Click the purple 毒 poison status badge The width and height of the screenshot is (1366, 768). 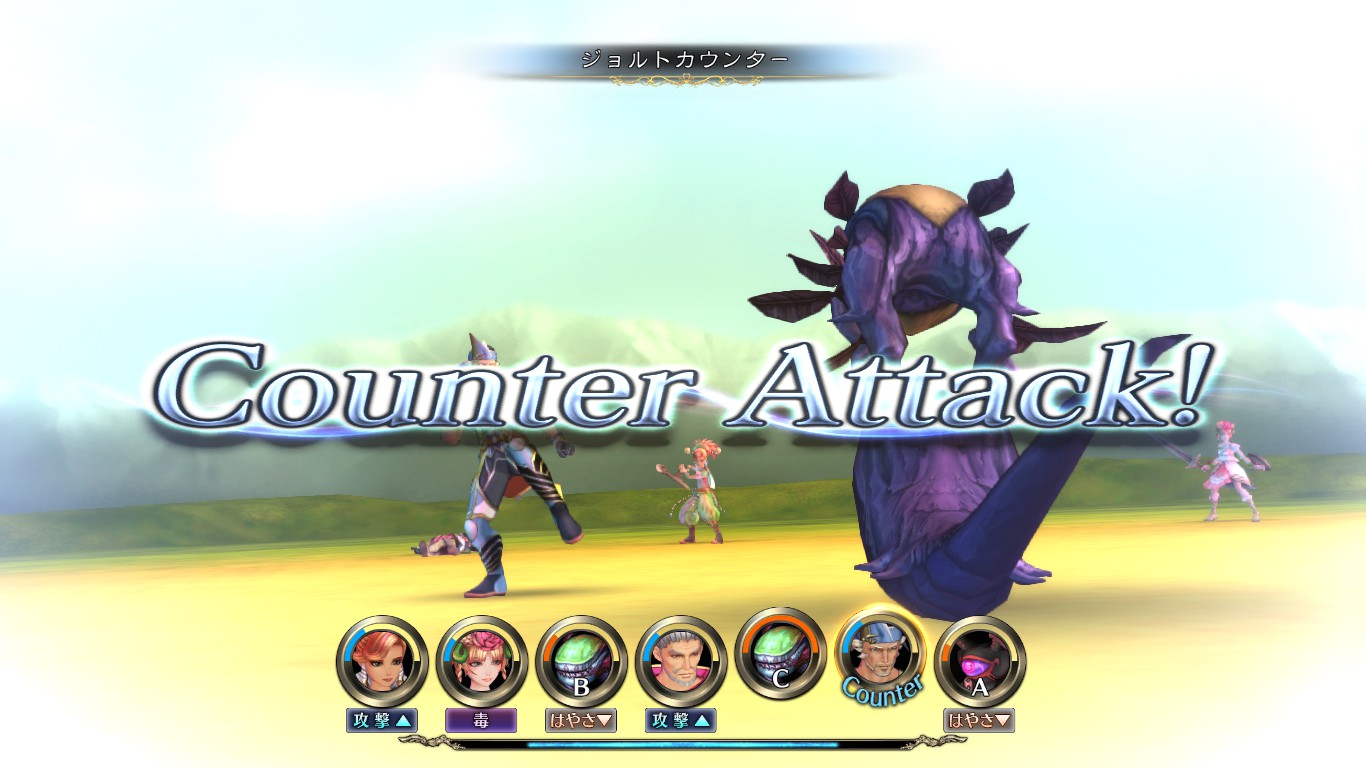[x=481, y=720]
